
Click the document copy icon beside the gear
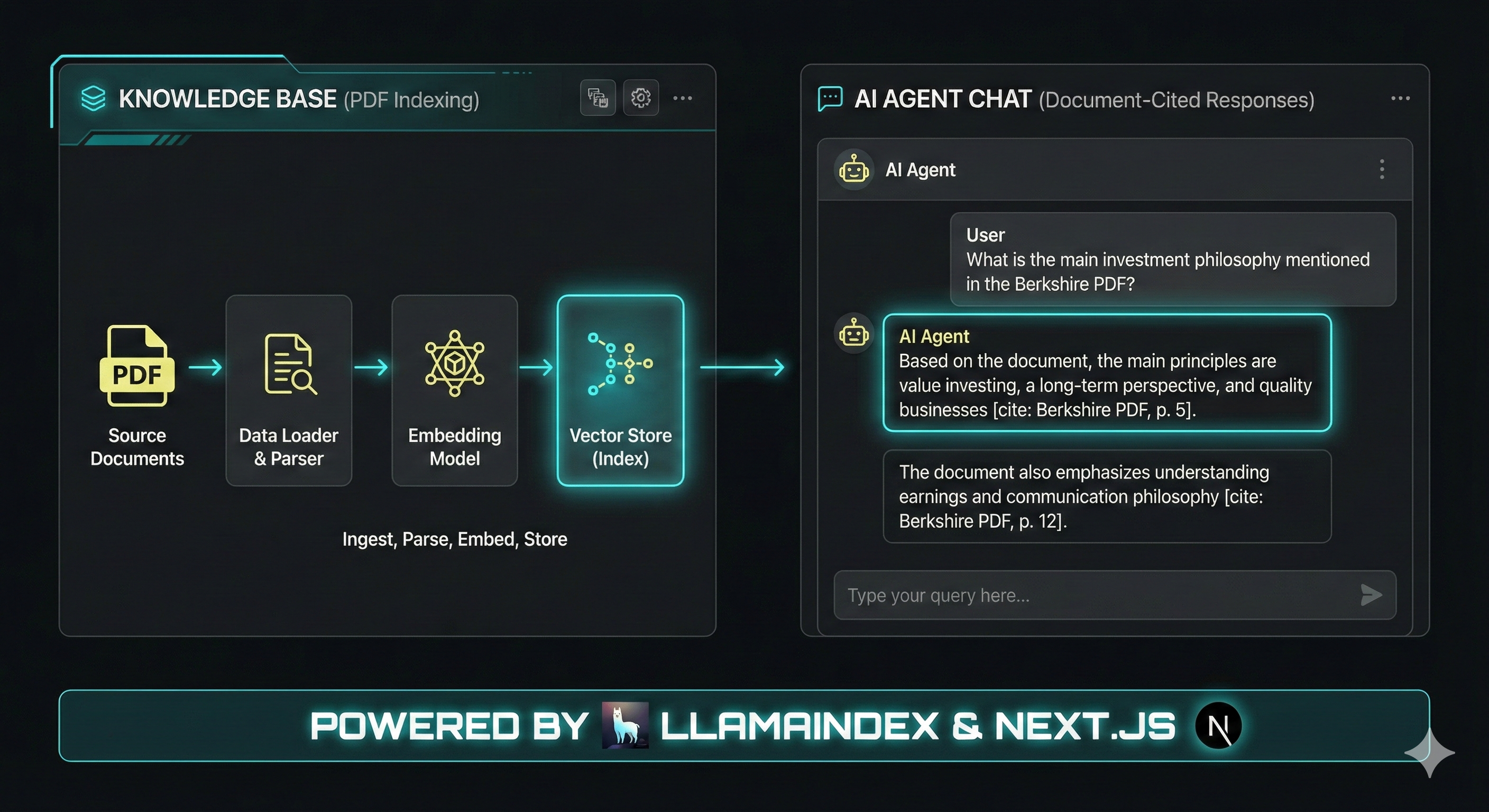[x=598, y=98]
